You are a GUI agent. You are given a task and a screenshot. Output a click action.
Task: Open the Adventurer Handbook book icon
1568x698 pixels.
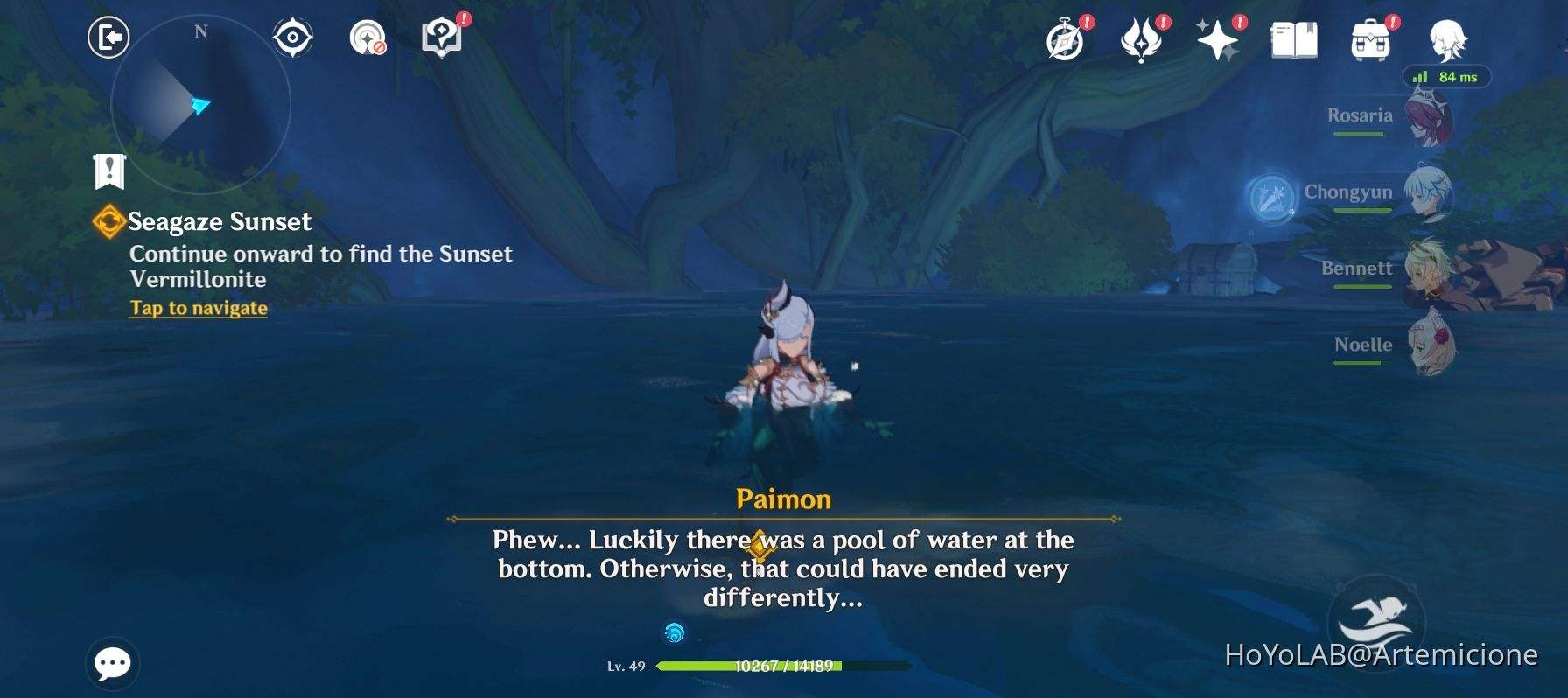1292,39
